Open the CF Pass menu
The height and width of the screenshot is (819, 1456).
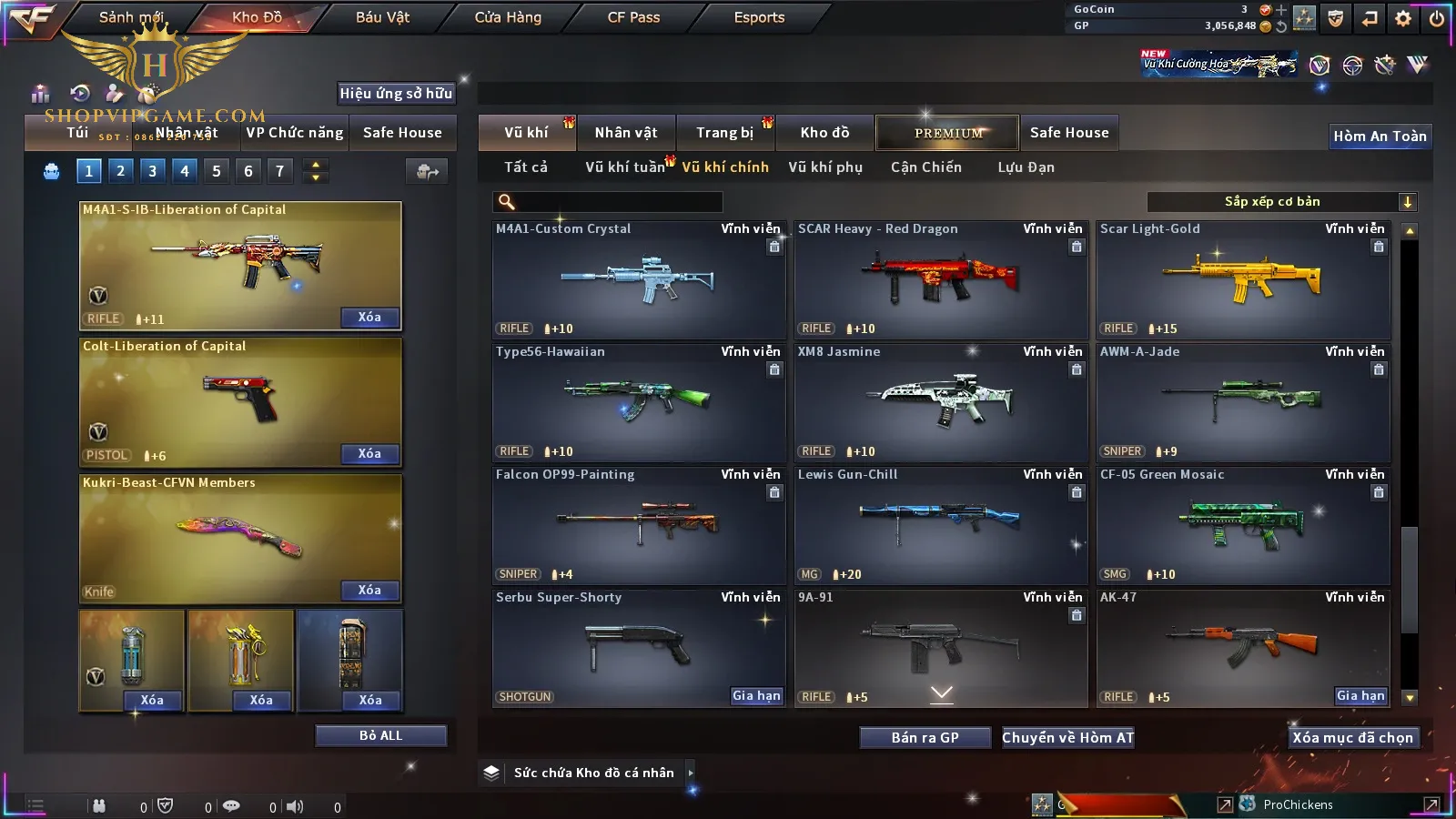click(x=633, y=17)
